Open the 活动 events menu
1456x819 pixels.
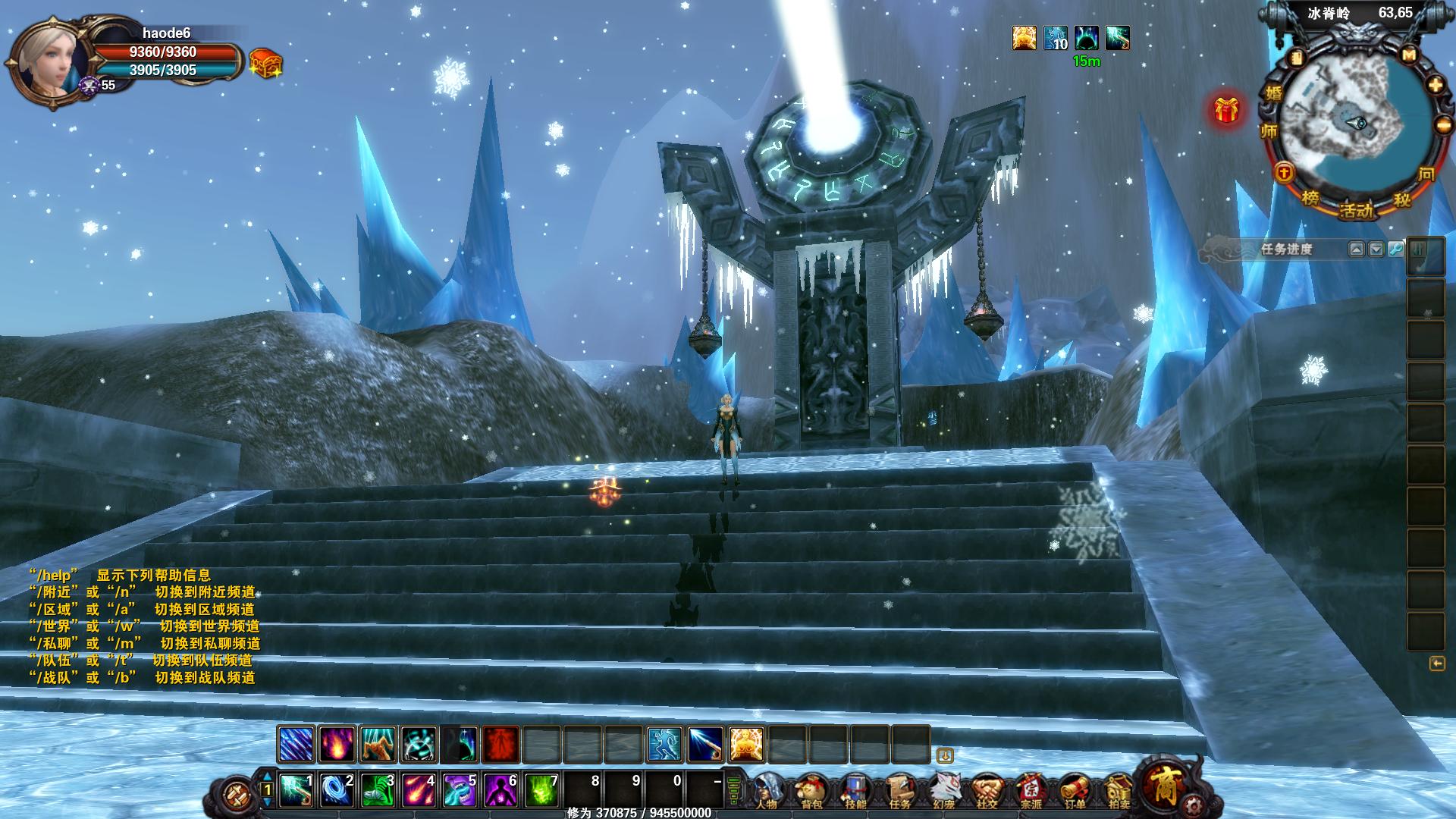[1356, 209]
